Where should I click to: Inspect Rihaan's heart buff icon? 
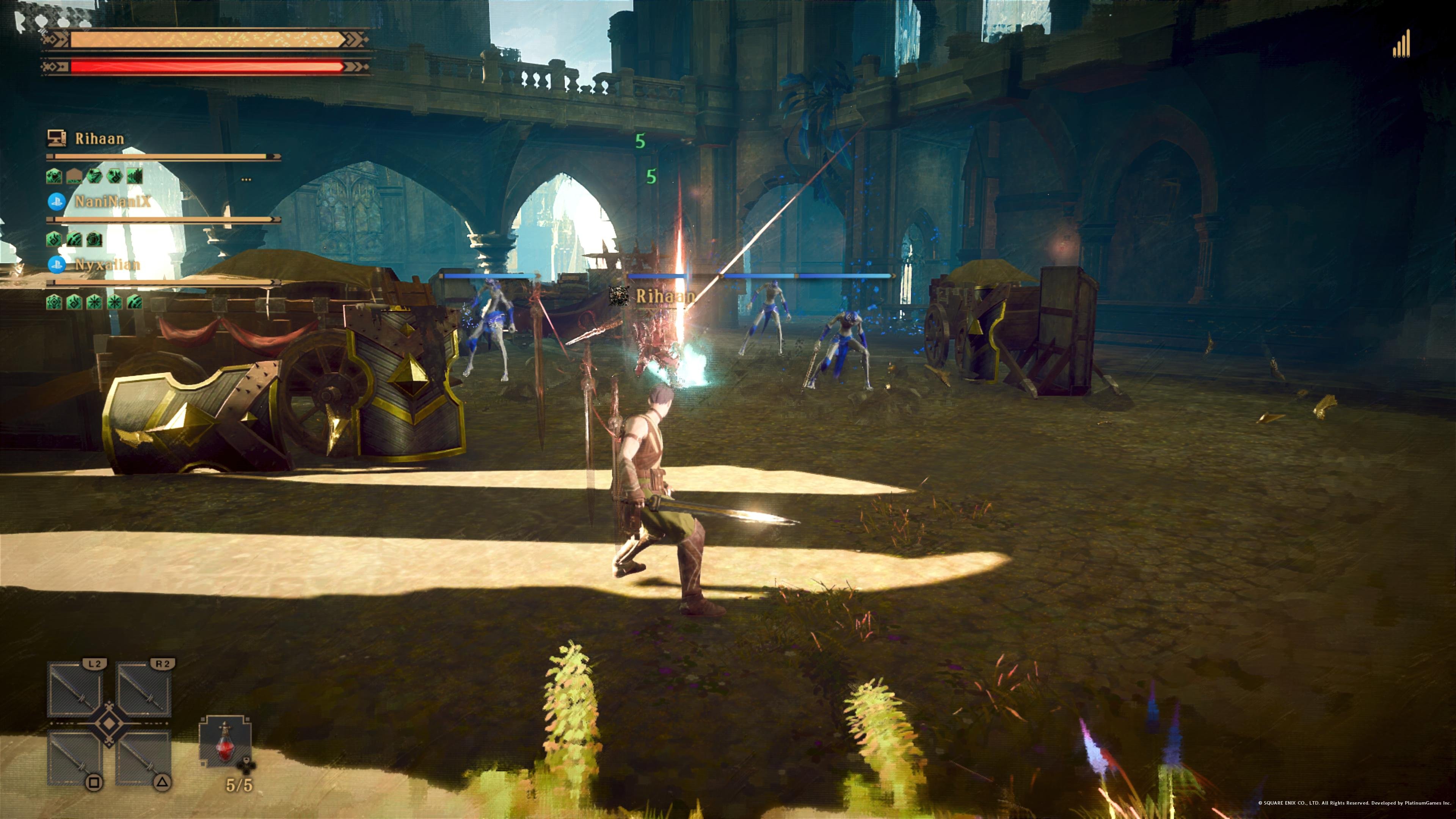coord(54,176)
